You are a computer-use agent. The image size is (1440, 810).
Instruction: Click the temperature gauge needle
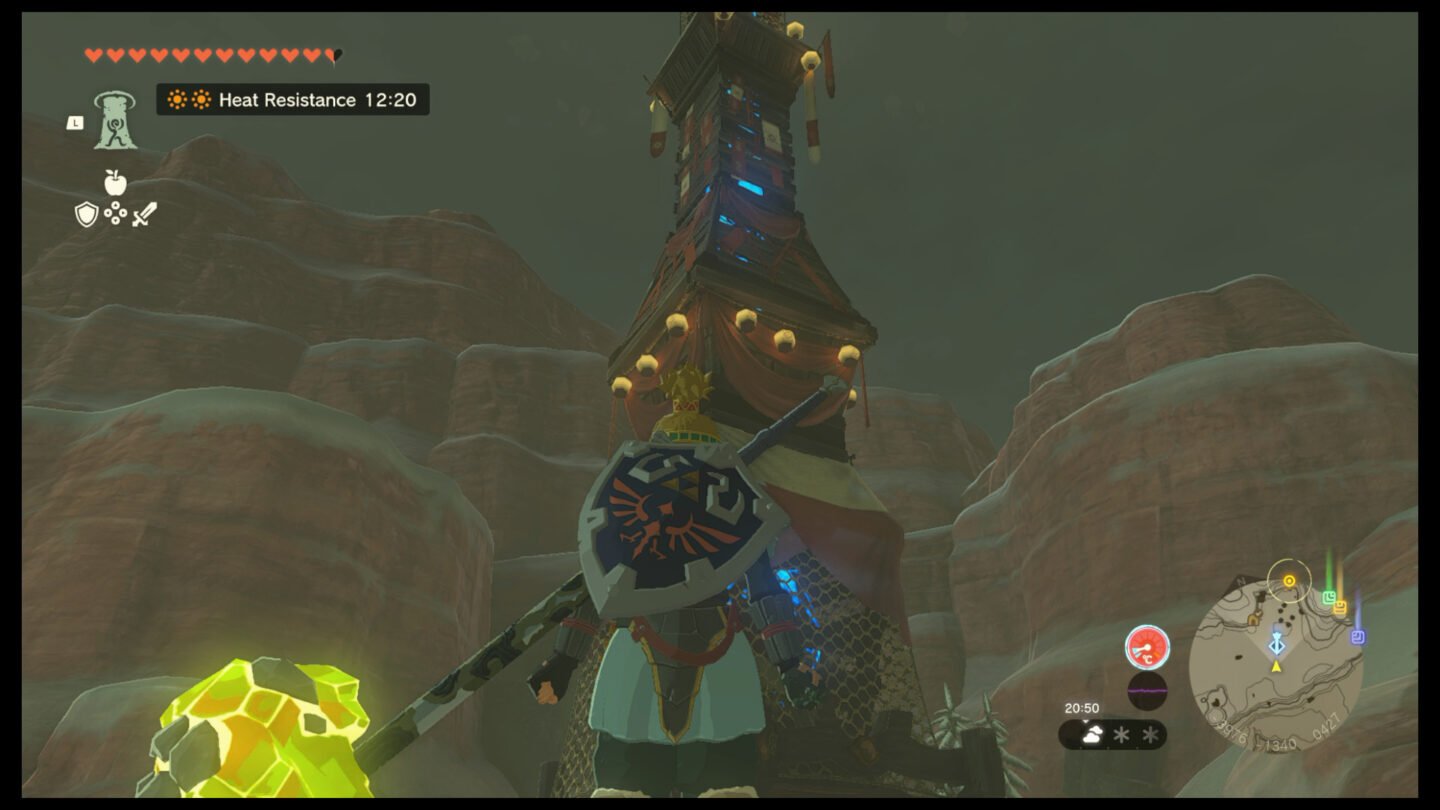[1143, 647]
